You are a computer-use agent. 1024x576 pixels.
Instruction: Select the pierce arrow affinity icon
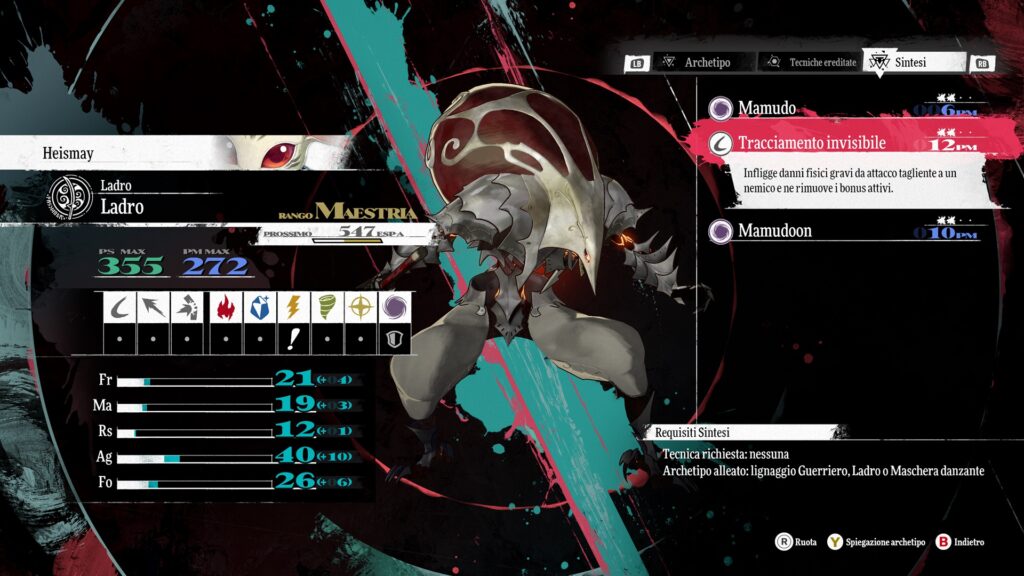(x=153, y=307)
